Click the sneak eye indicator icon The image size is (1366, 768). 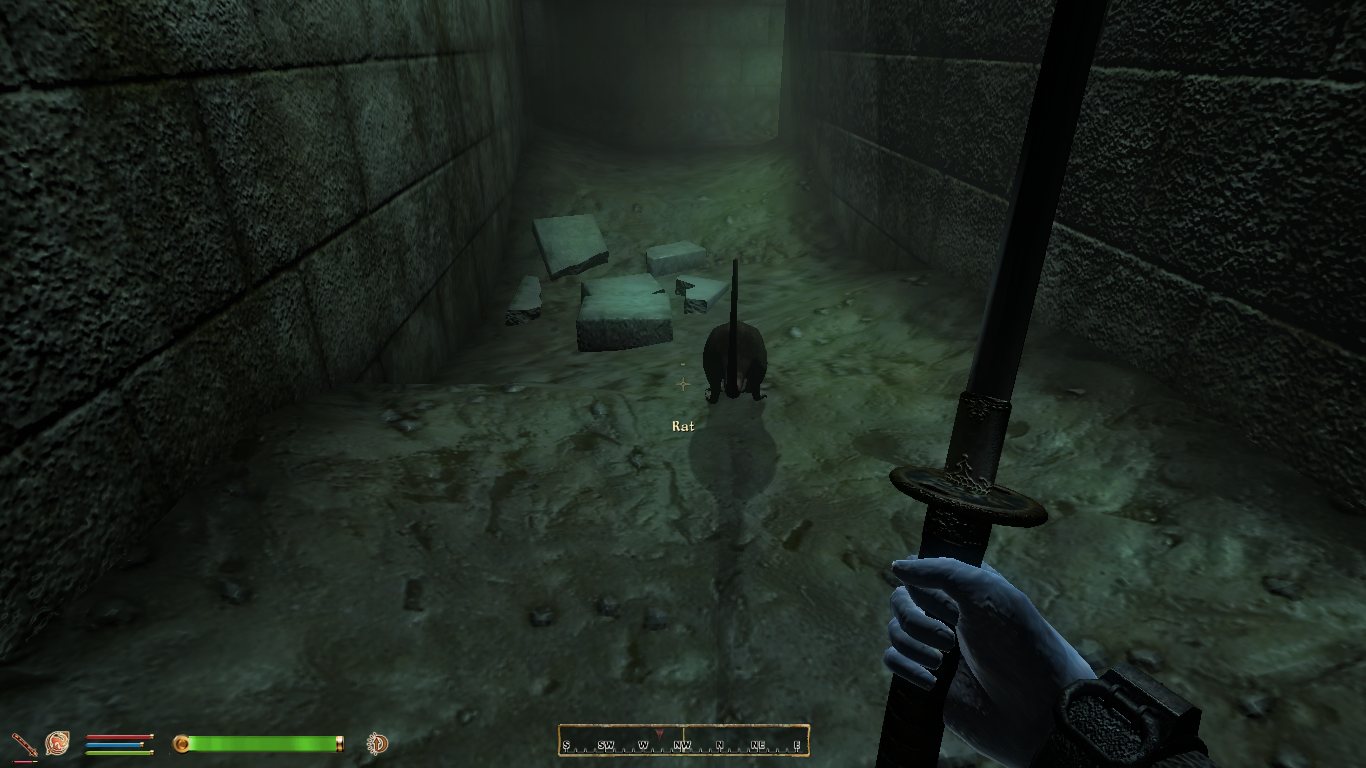tap(377, 743)
